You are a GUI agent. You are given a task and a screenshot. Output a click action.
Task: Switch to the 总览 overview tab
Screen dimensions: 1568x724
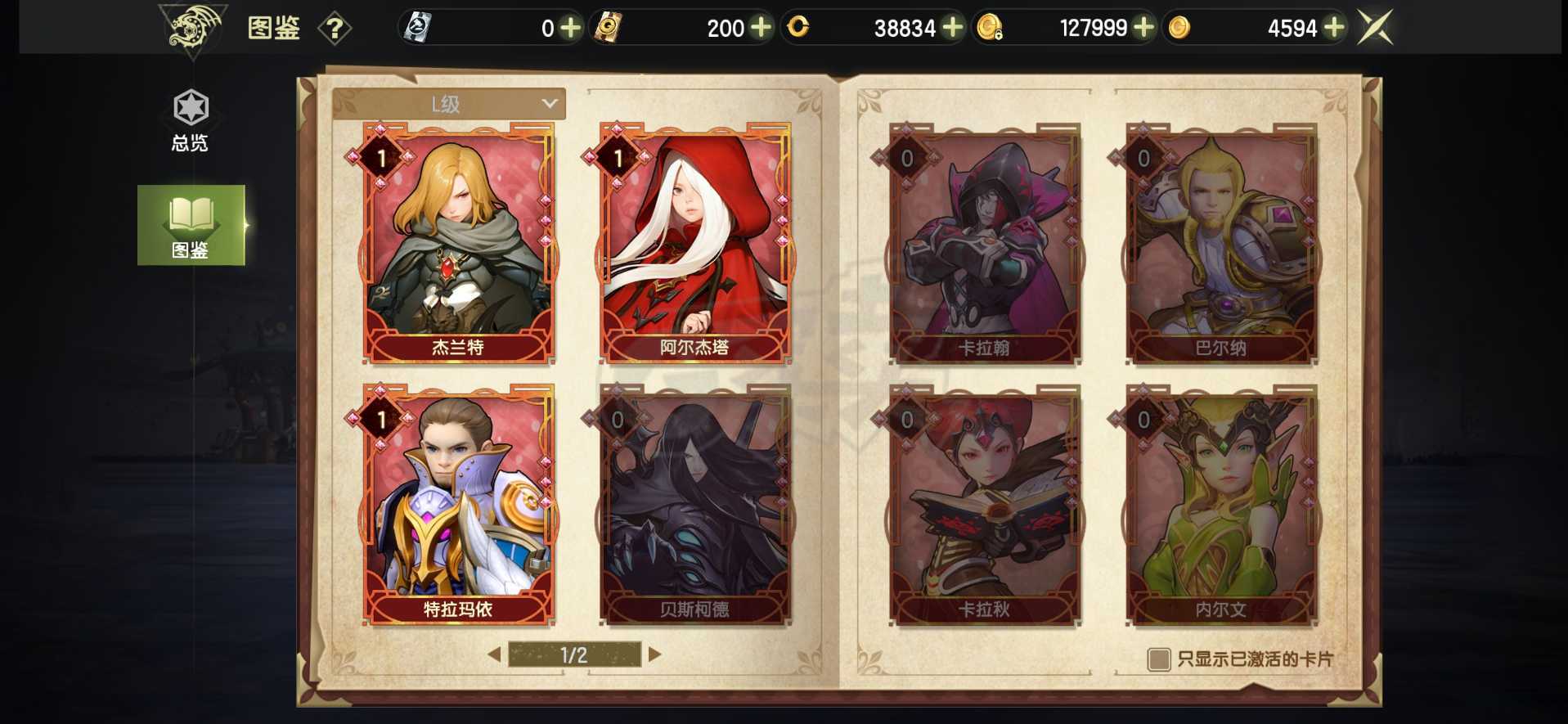(x=191, y=121)
